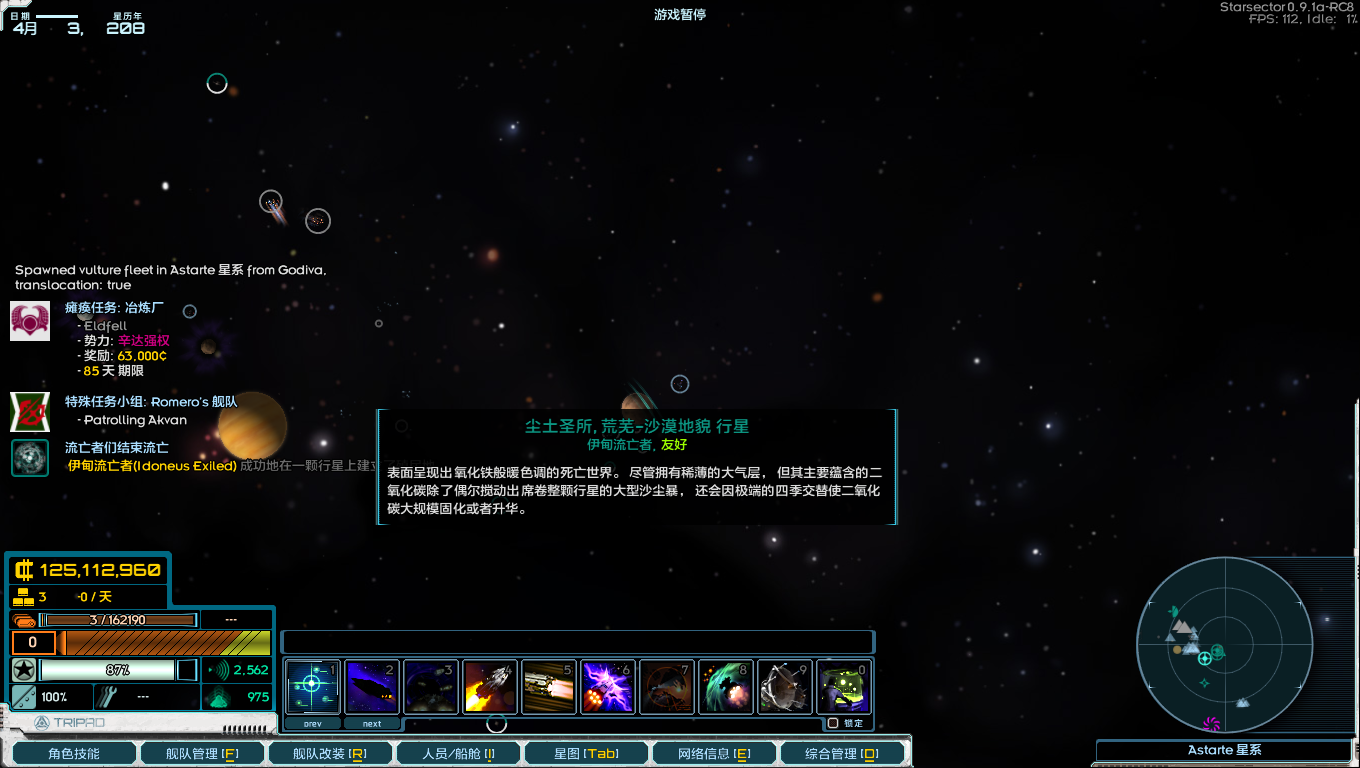Click prev to switch ability bar page

tap(312, 722)
